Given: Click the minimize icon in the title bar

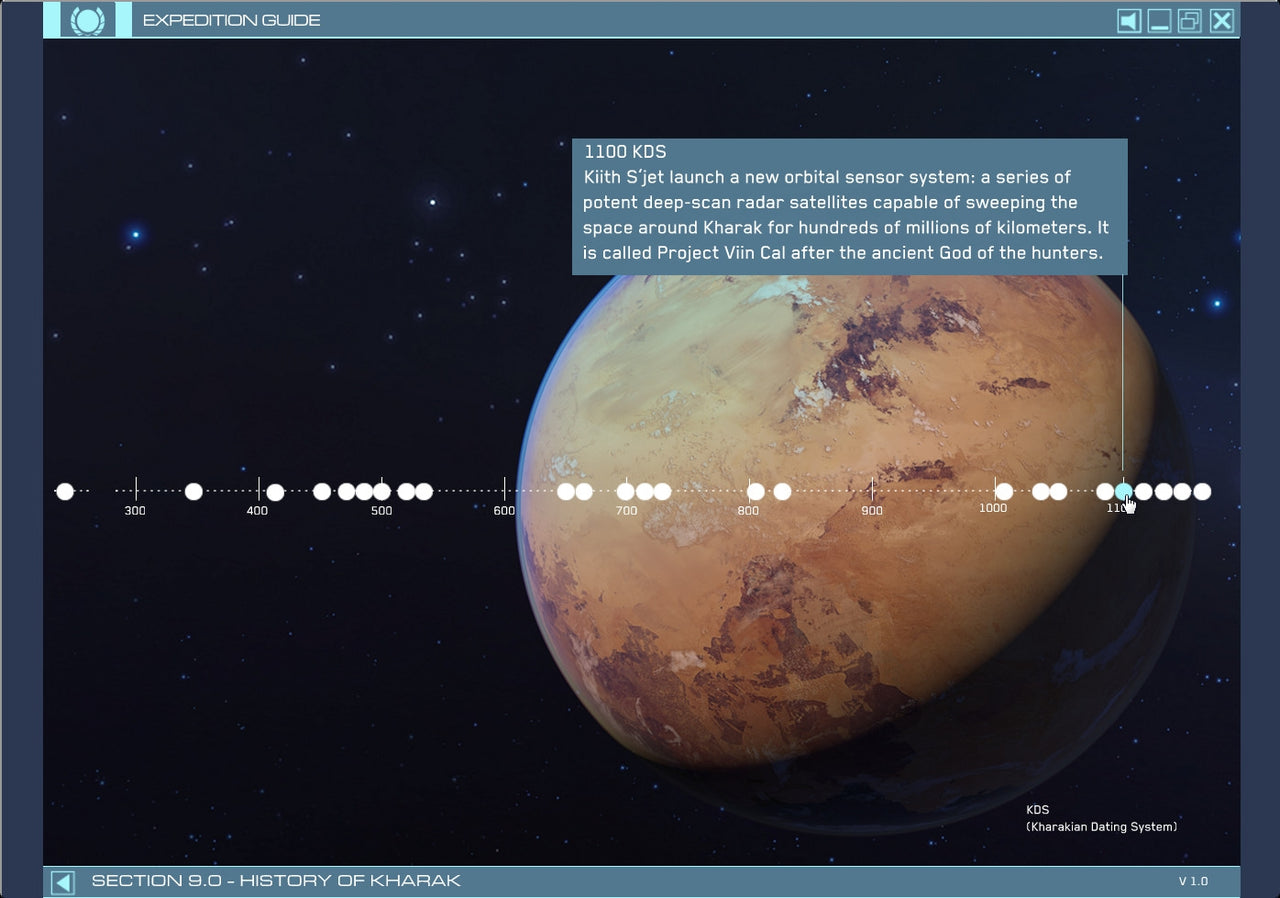Looking at the screenshot, I should point(1158,20).
